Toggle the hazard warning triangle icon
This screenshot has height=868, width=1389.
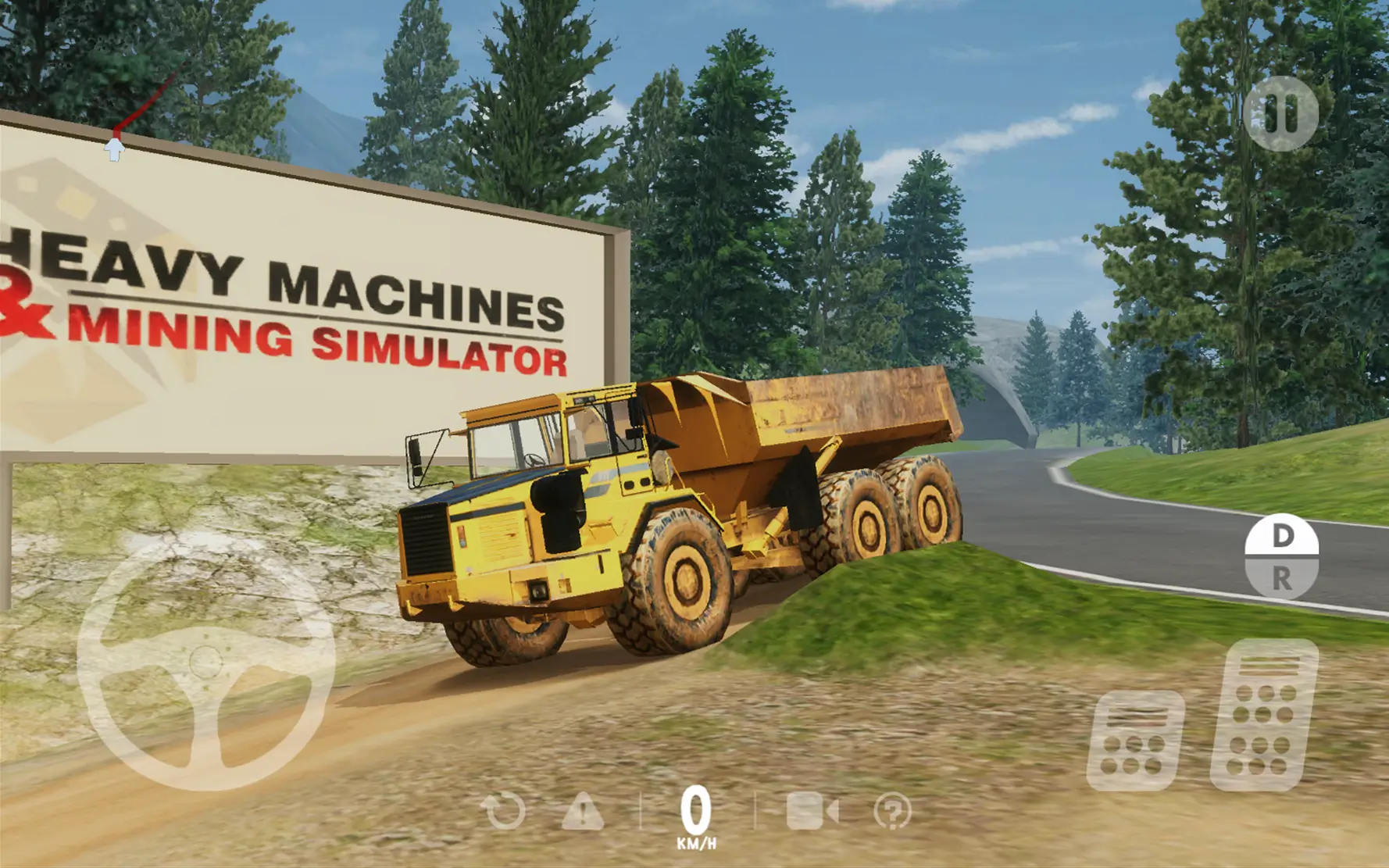click(x=583, y=811)
